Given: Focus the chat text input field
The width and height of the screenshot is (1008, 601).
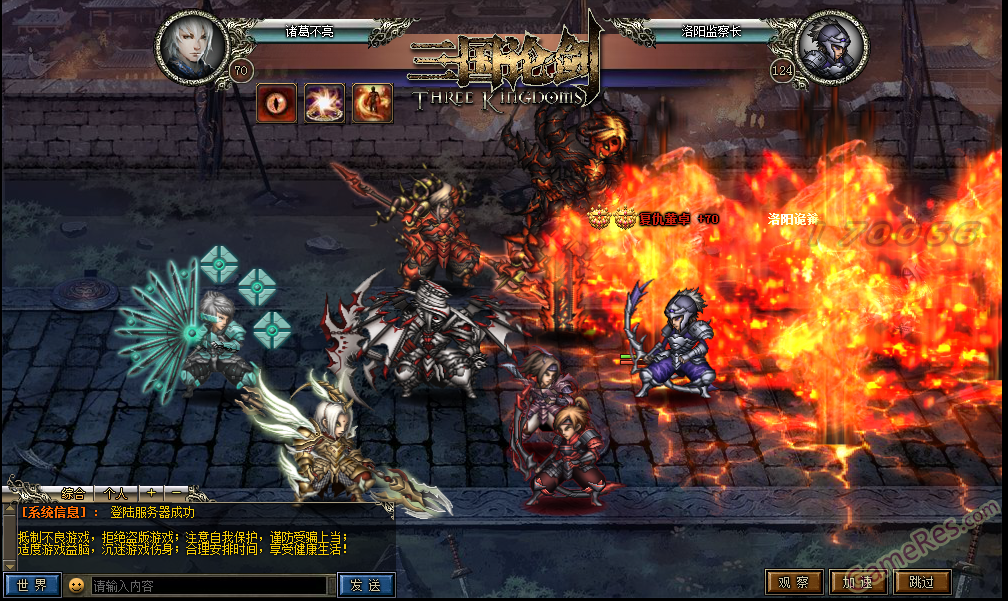Looking at the screenshot, I should [208, 585].
